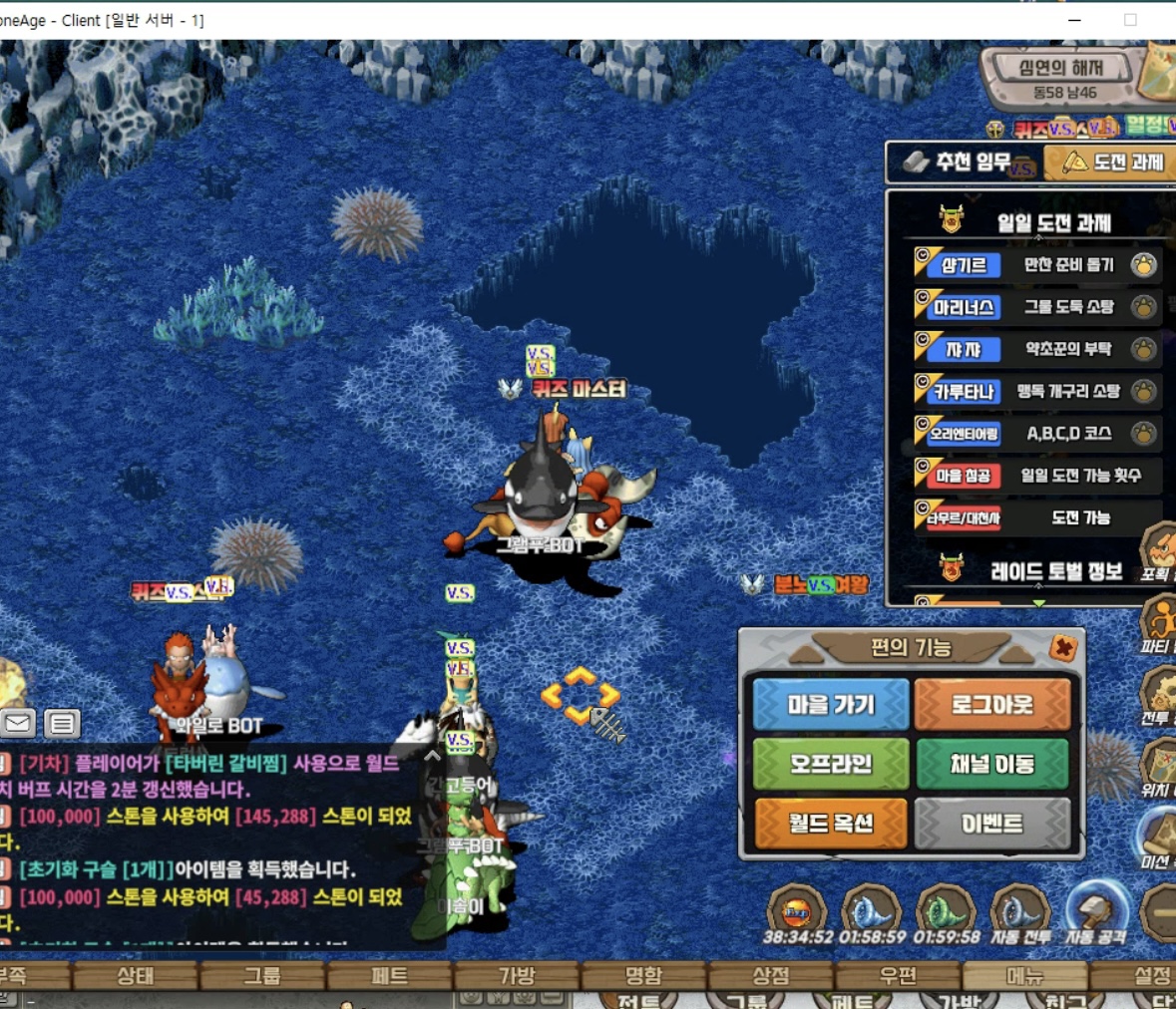Viewport: 1176px width, 1009px height.
Task: Activate the 오프라인 mode button
Action: click(830, 764)
